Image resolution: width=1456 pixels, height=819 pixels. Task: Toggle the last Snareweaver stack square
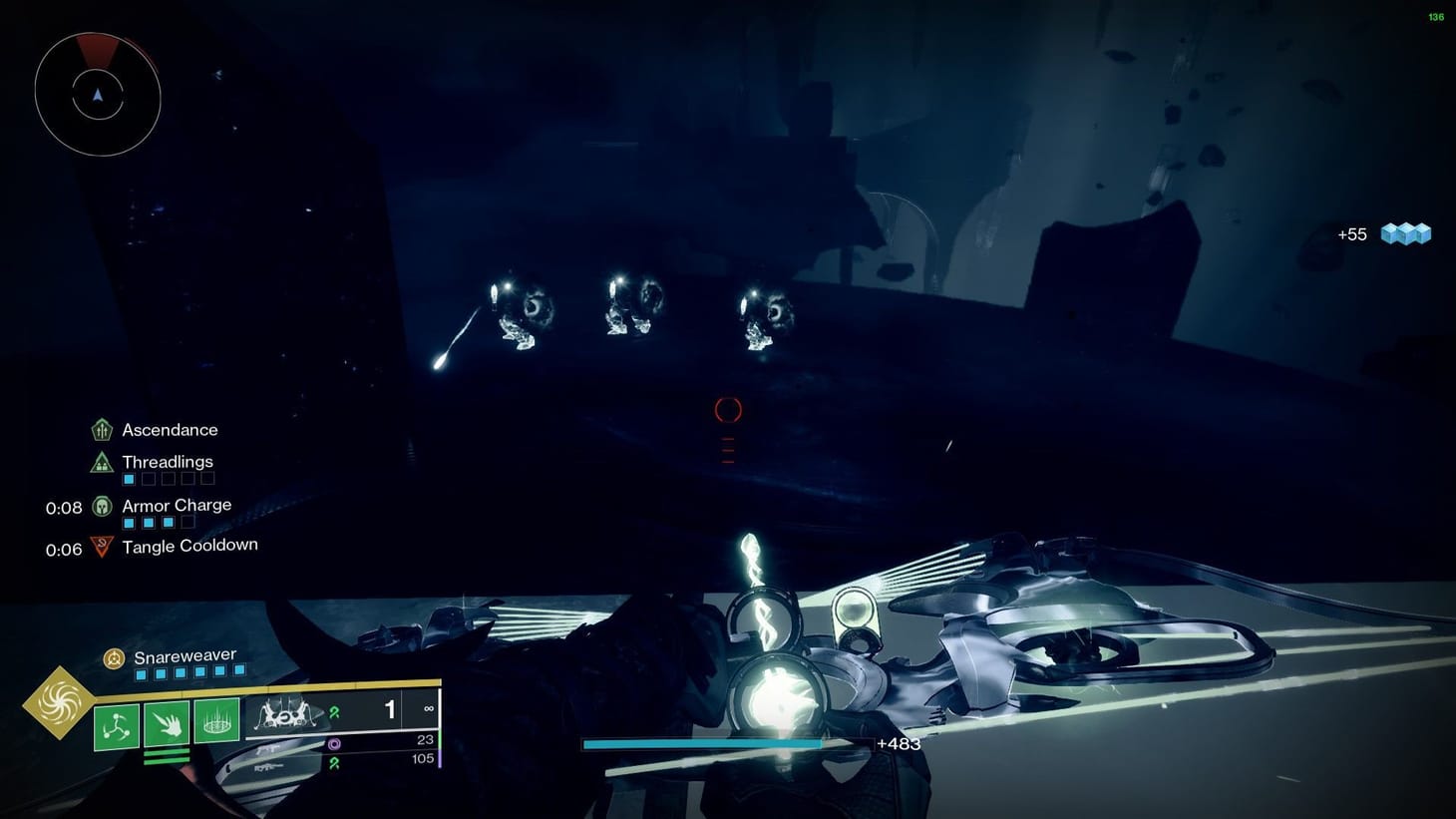(x=239, y=671)
